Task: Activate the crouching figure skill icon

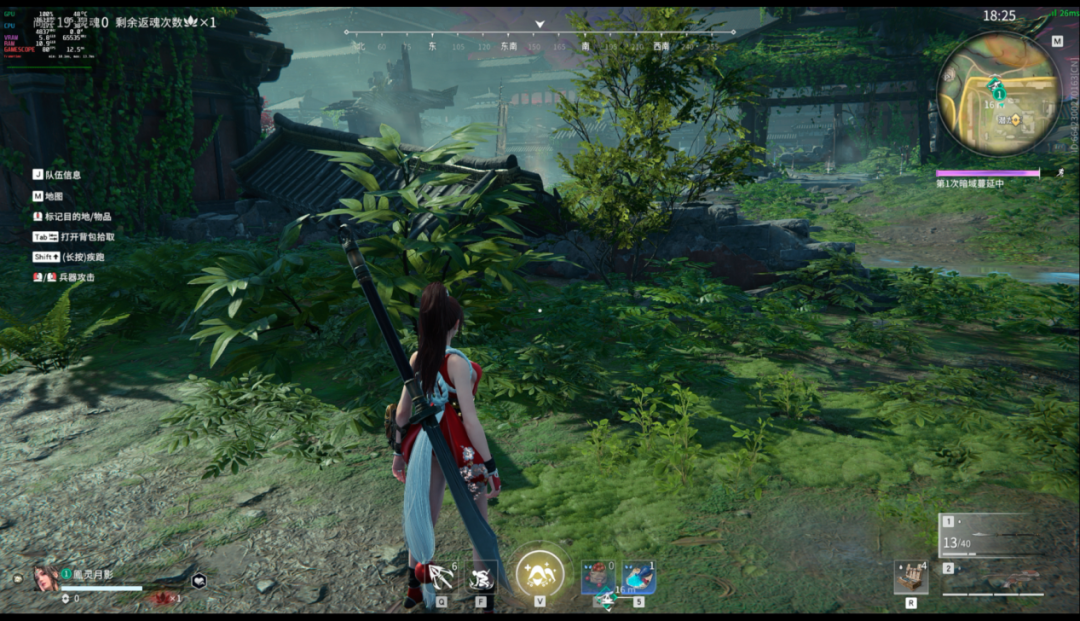Action: [x=481, y=577]
